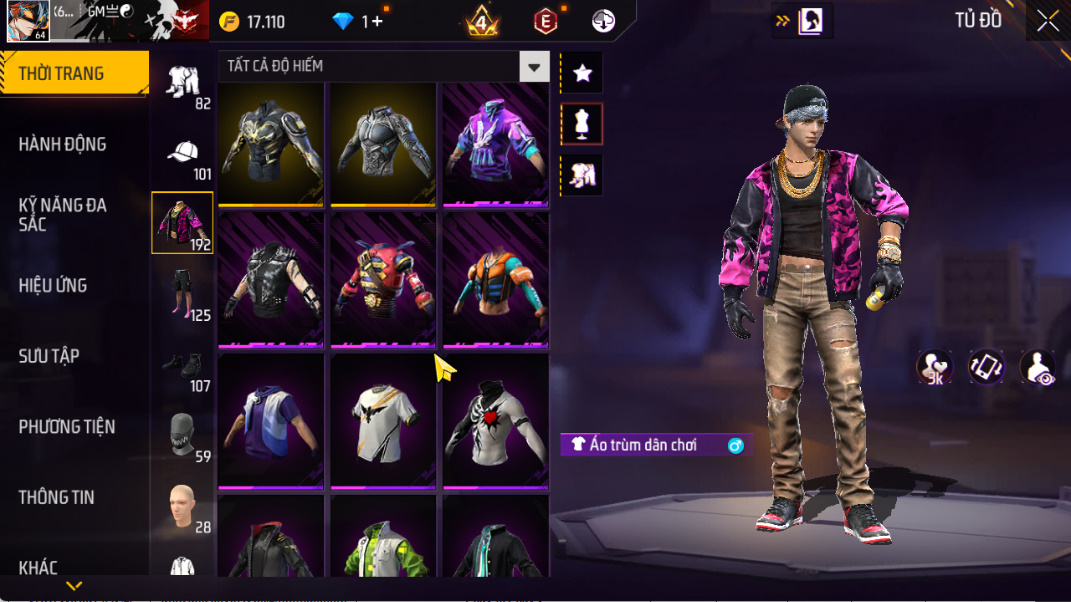
Task: Close the wardrobe with the X button
Action: 1047,21
